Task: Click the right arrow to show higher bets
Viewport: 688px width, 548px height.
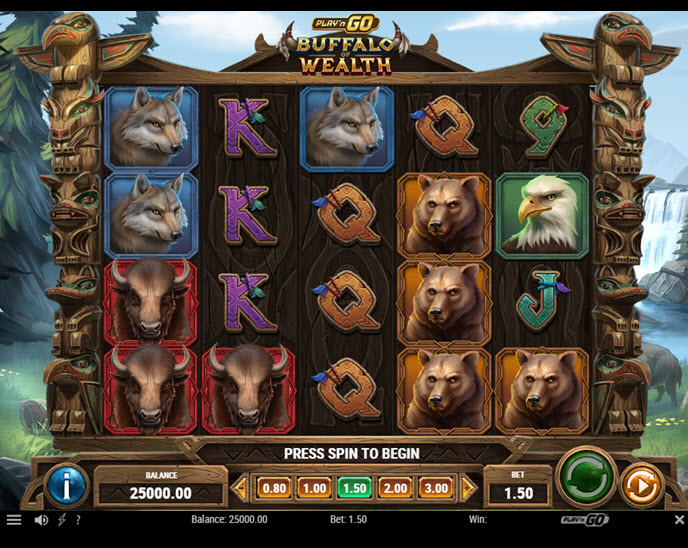Action: click(469, 488)
